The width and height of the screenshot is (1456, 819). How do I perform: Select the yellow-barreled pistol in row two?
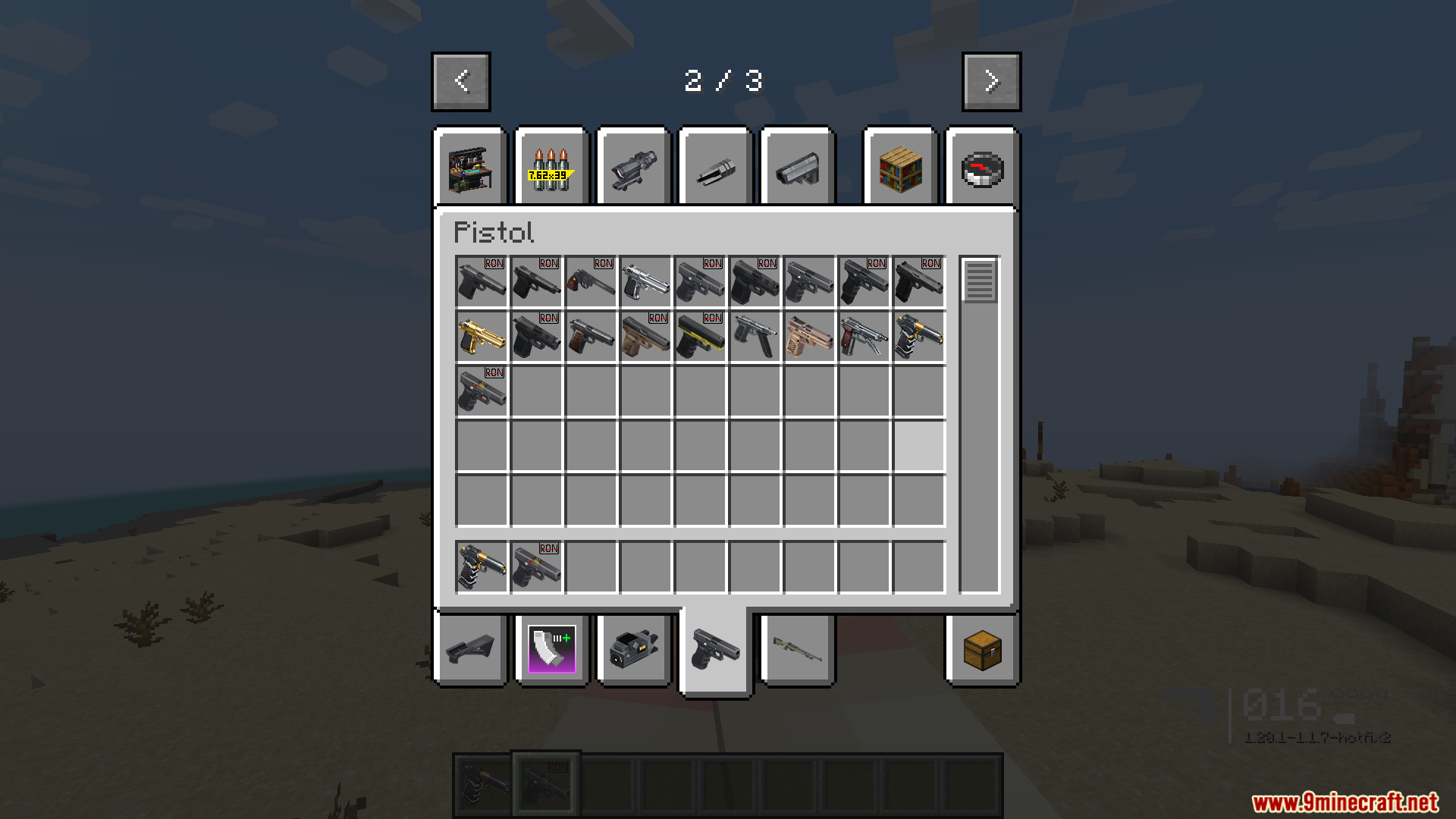pos(700,337)
